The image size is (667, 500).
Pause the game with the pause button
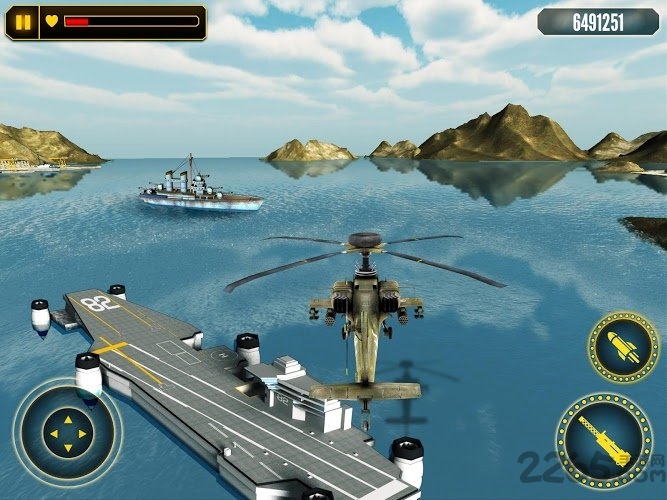(22, 21)
